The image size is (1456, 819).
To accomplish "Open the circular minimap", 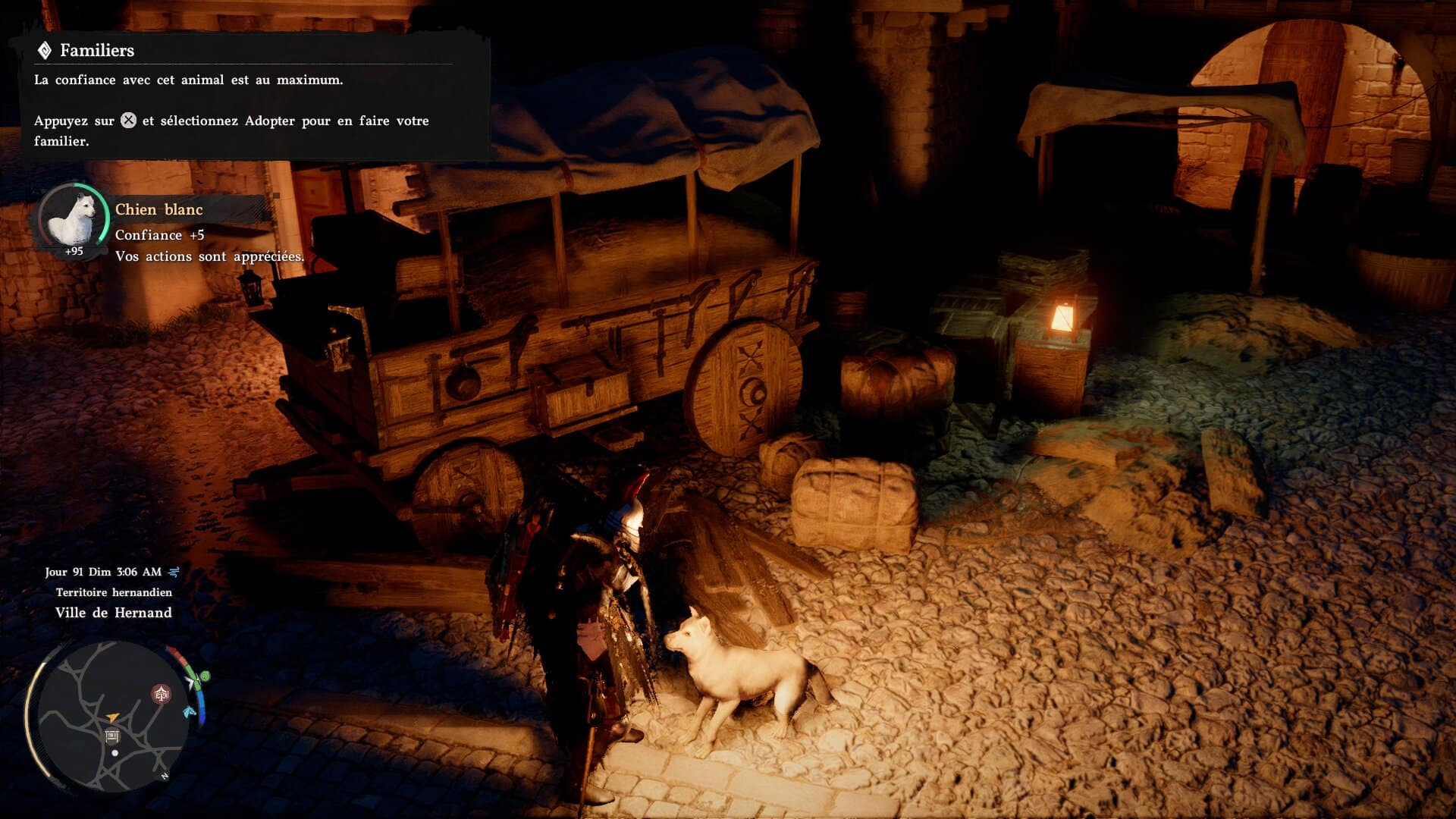I will pos(112,715).
